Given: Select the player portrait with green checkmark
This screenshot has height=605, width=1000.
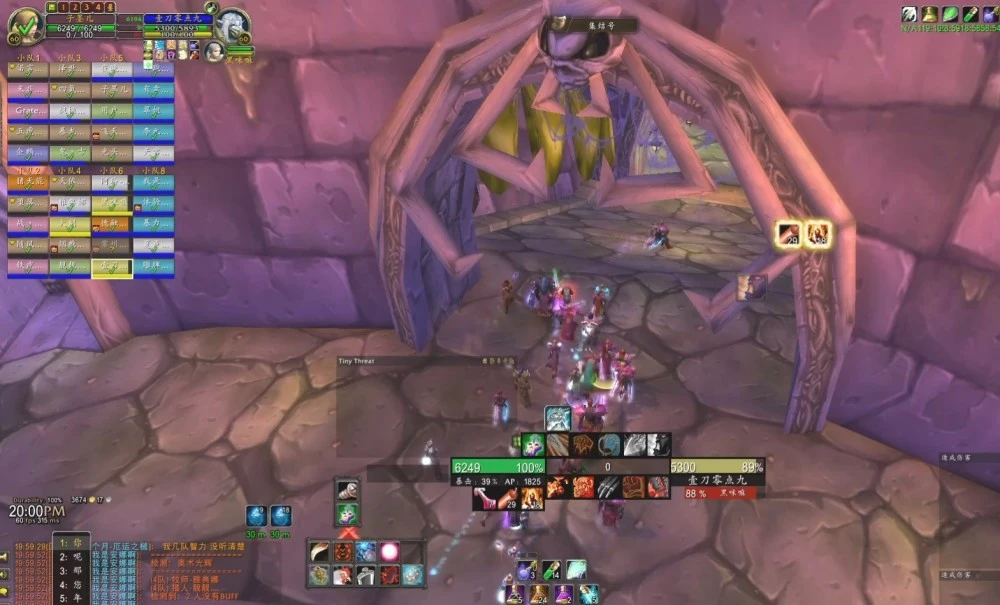Looking at the screenshot, I should [25, 23].
